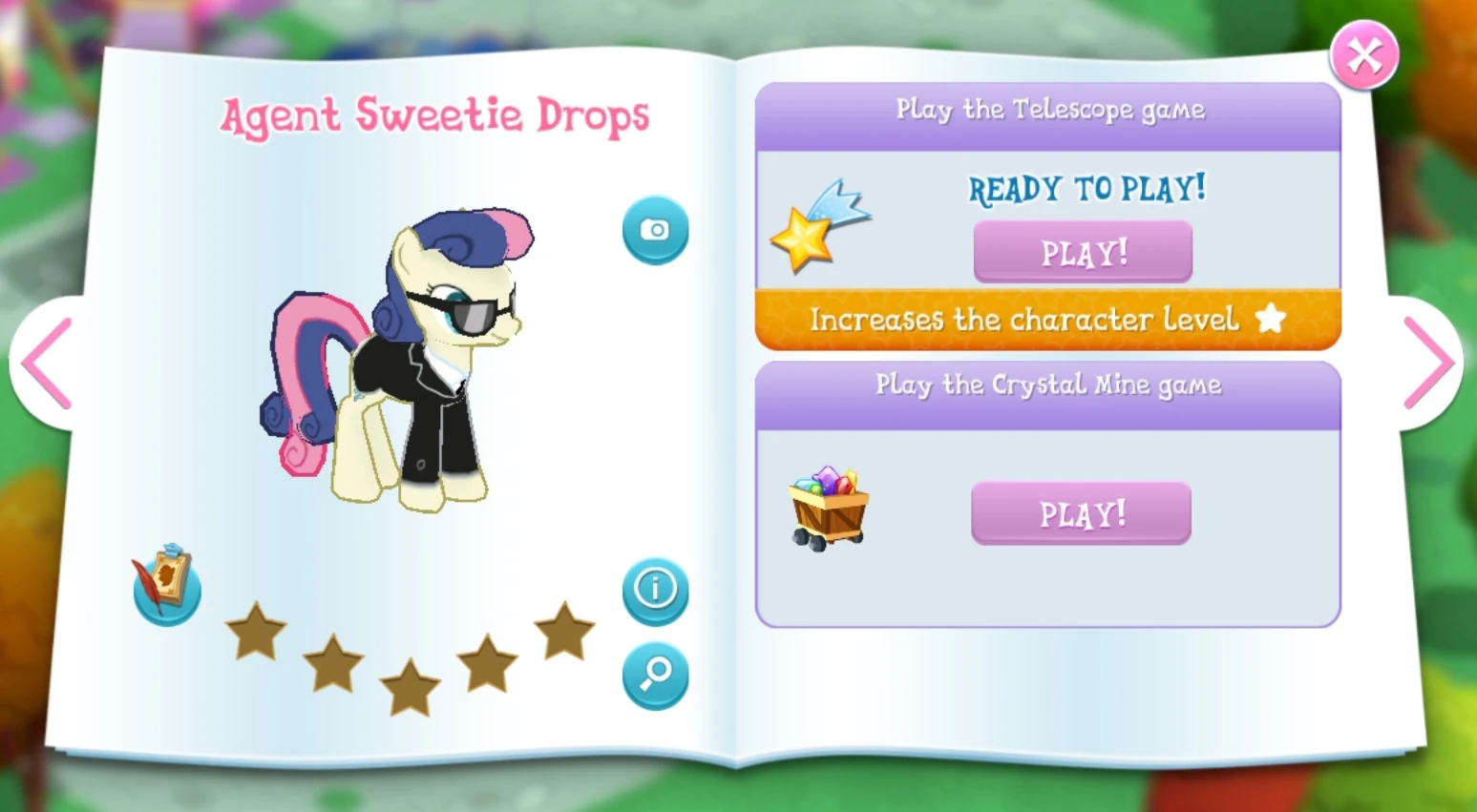Close the character album
The image size is (1477, 812).
pyautogui.click(x=1363, y=54)
